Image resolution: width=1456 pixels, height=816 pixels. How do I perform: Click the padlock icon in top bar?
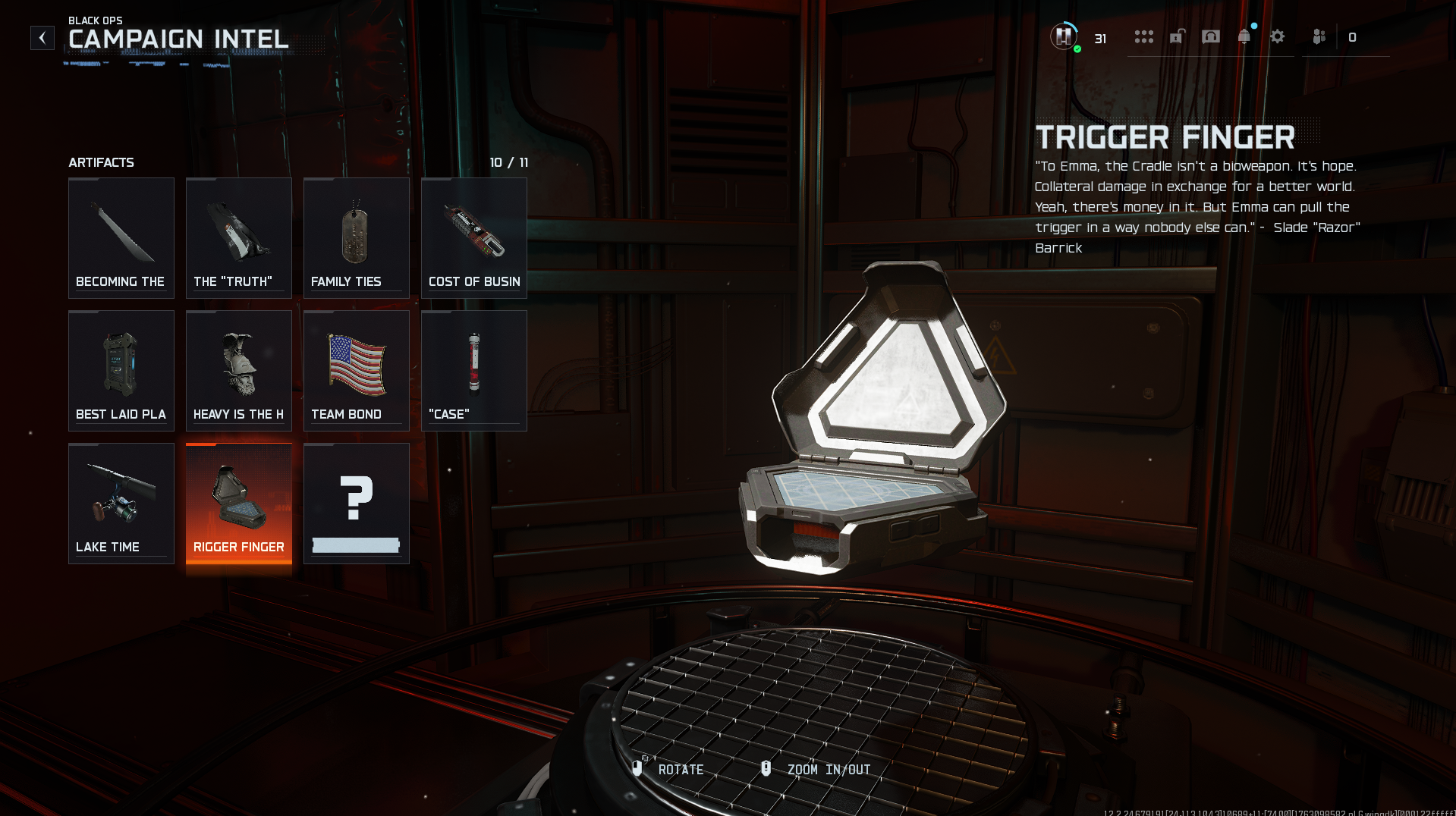(1177, 36)
